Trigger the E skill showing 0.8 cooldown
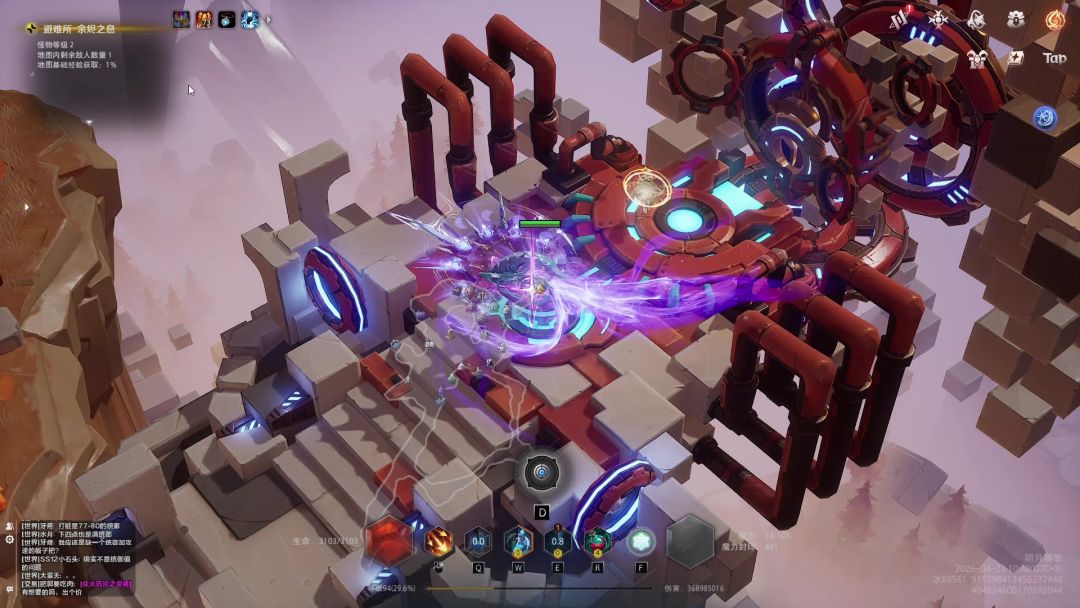The width and height of the screenshot is (1080, 608). tap(558, 542)
